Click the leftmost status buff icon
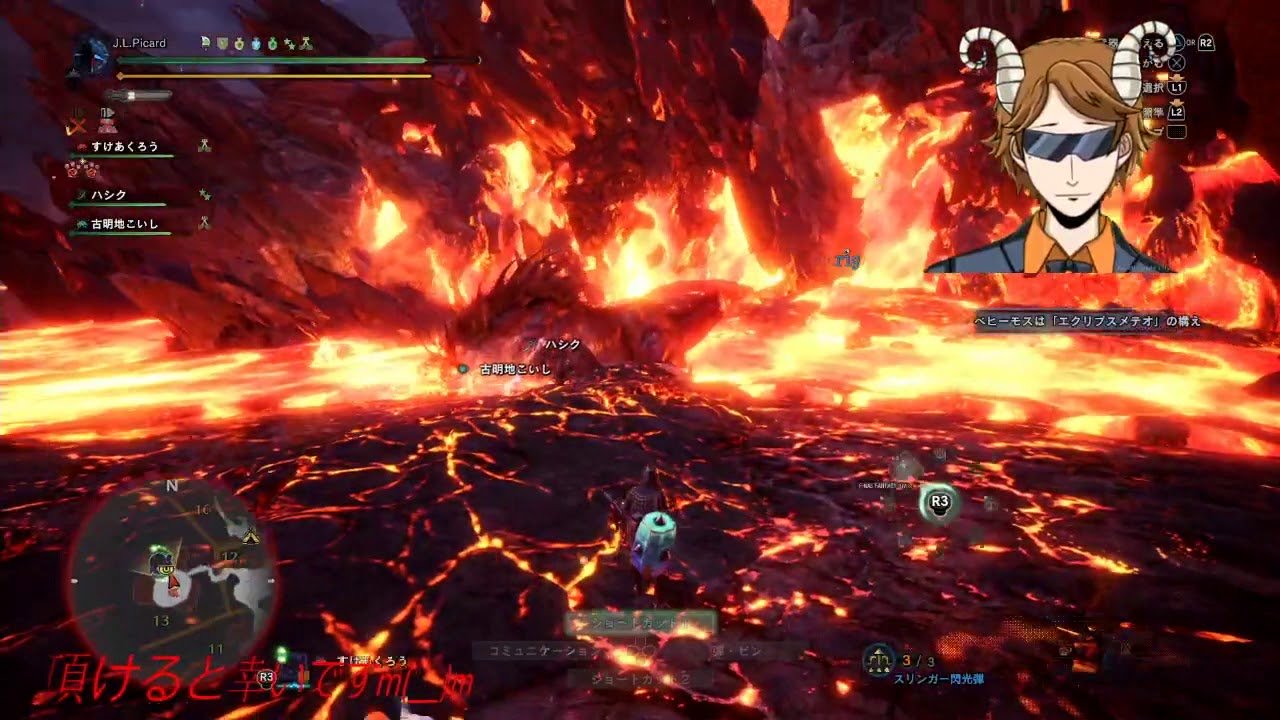The width and height of the screenshot is (1280, 720). click(x=203, y=43)
